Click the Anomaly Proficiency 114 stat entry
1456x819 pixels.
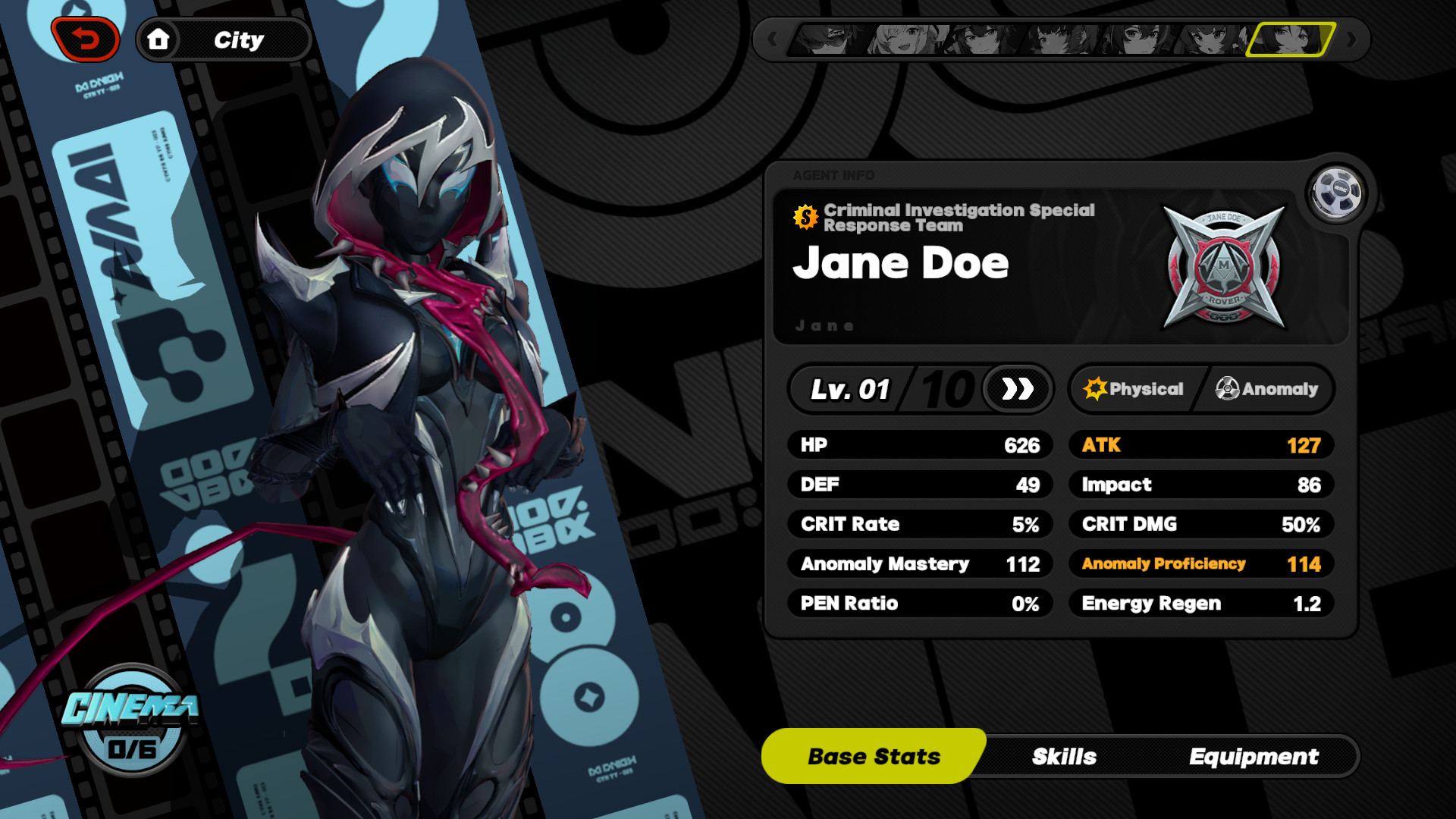[x=1201, y=563]
